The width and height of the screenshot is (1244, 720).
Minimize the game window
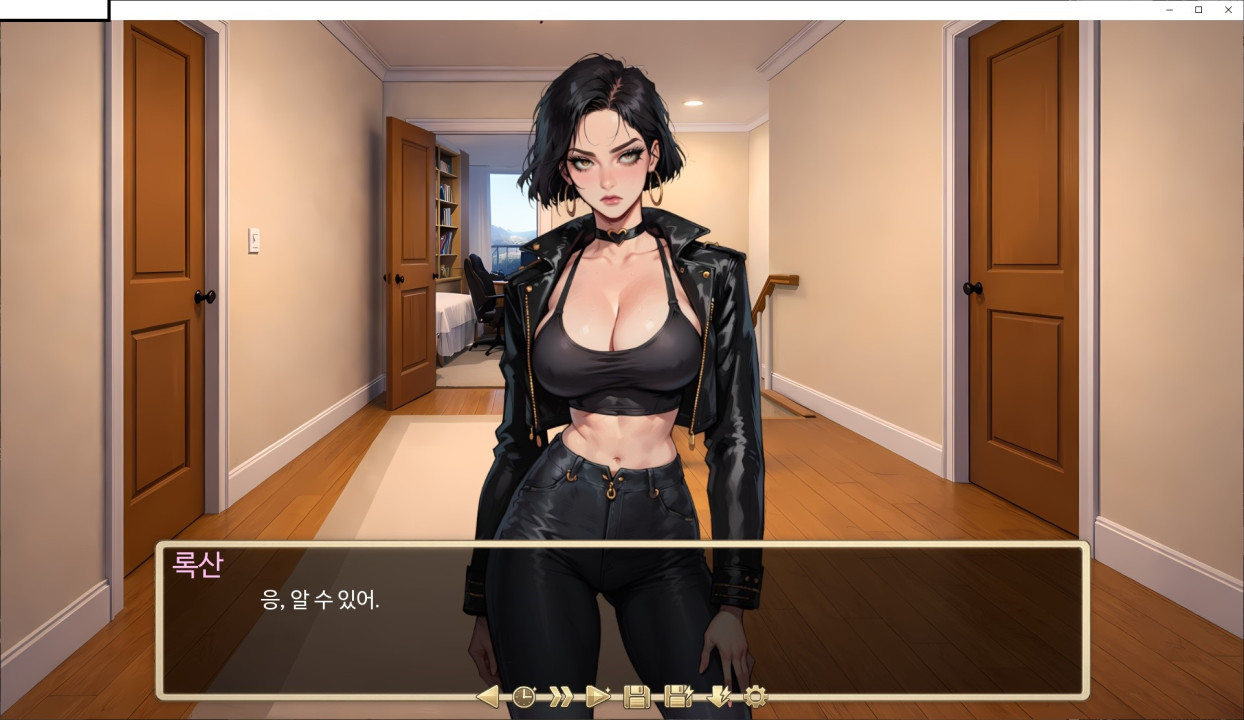(1169, 10)
